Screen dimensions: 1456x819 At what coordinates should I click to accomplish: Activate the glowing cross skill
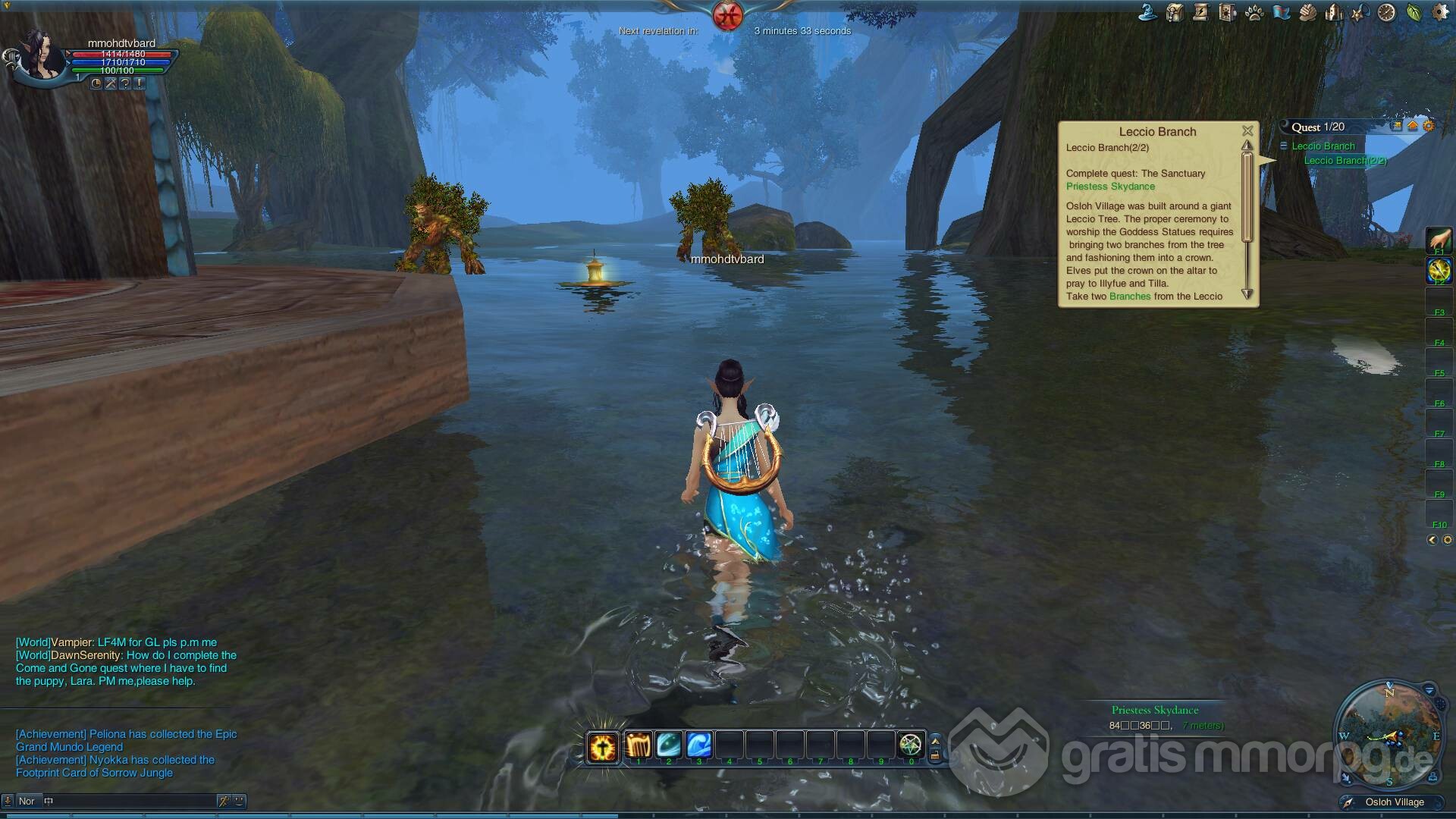(x=603, y=747)
